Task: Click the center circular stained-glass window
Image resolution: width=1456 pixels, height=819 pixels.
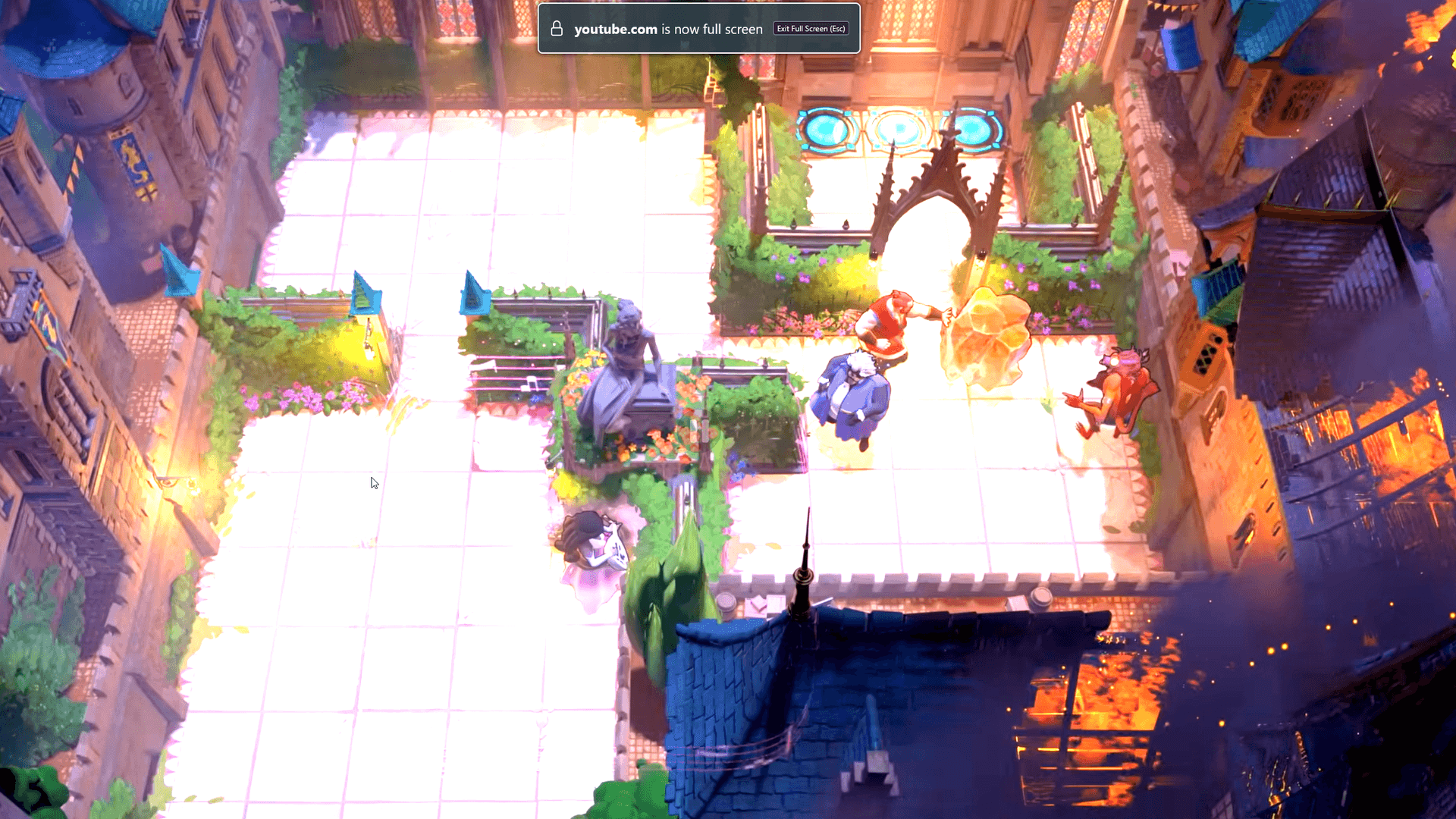Action: pyautogui.click(x=899, y=129)
